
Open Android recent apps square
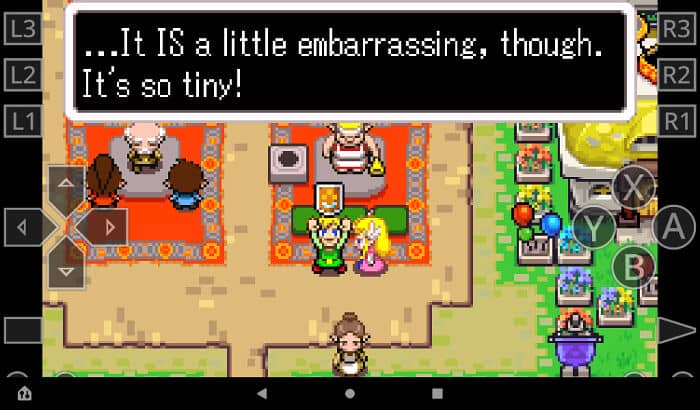(437, 393)
